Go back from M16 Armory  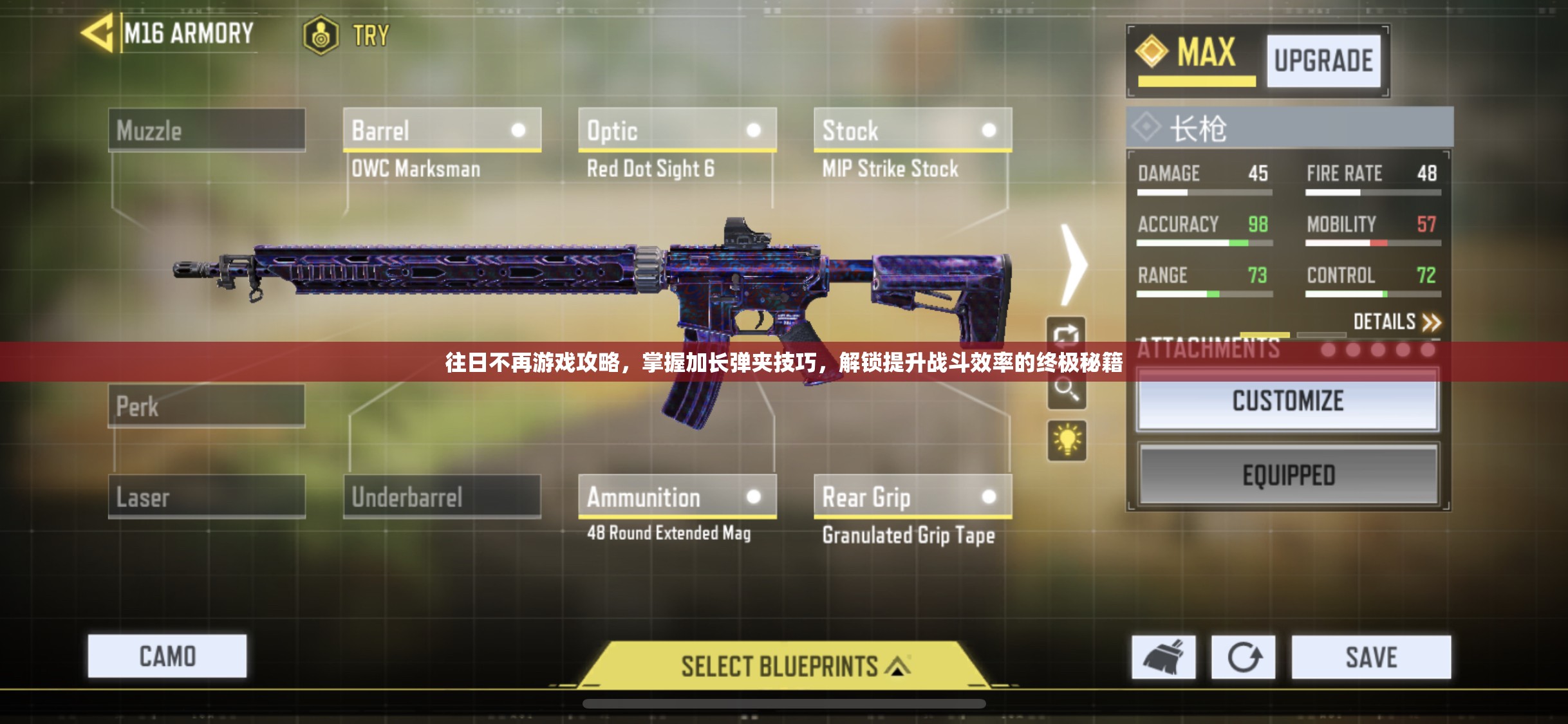tap(98, 33)
